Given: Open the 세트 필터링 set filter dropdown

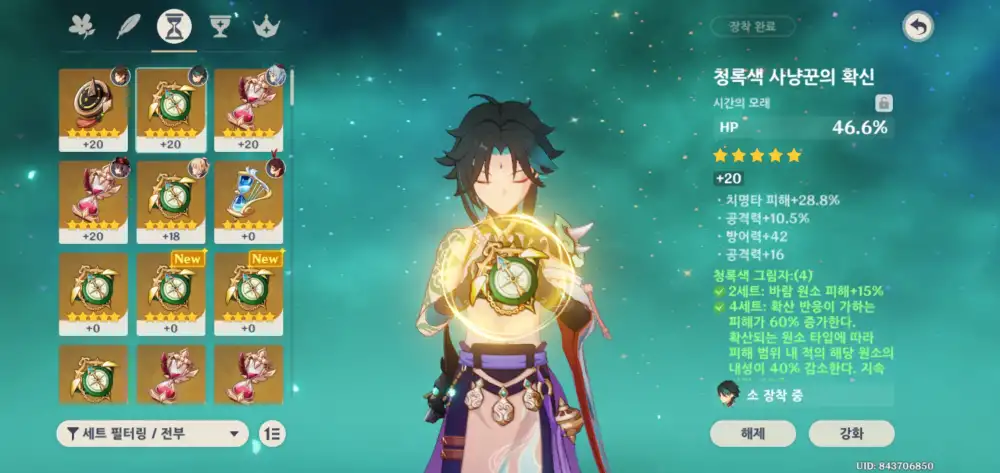Looking at the screenshot, I should coord(152,433).
